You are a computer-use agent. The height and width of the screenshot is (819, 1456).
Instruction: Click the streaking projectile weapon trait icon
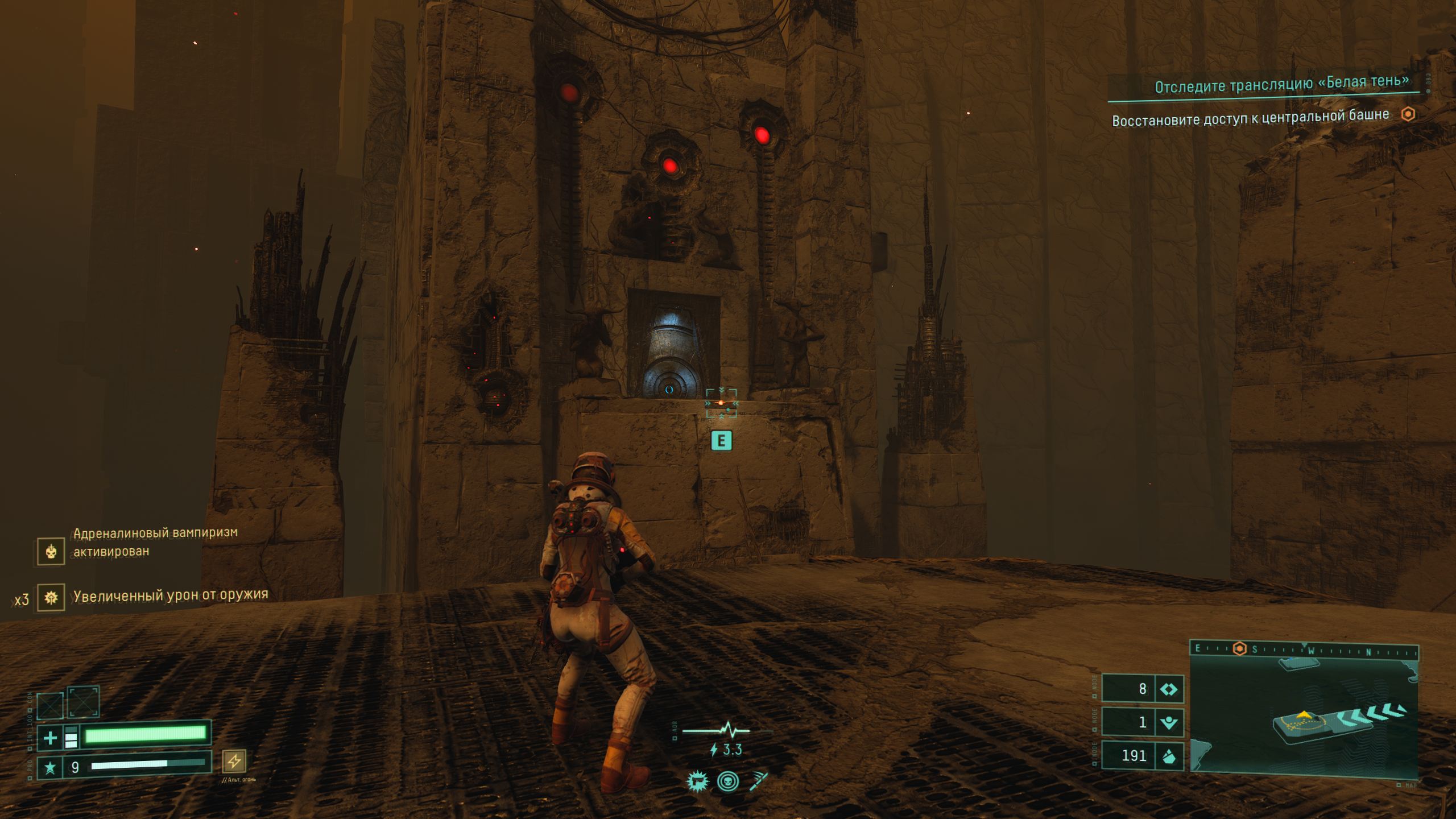[759, 781]
